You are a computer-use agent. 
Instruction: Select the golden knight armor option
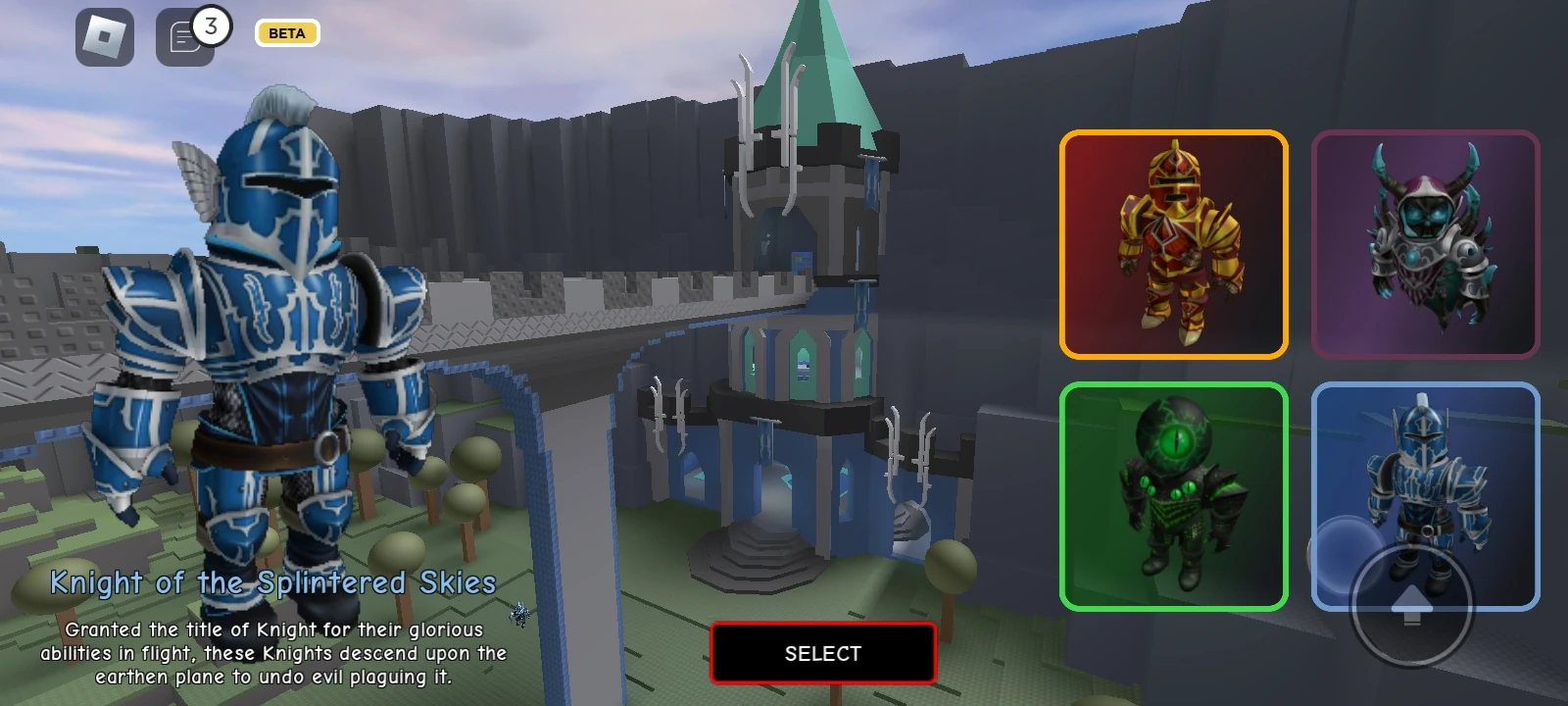(1173, 243)
